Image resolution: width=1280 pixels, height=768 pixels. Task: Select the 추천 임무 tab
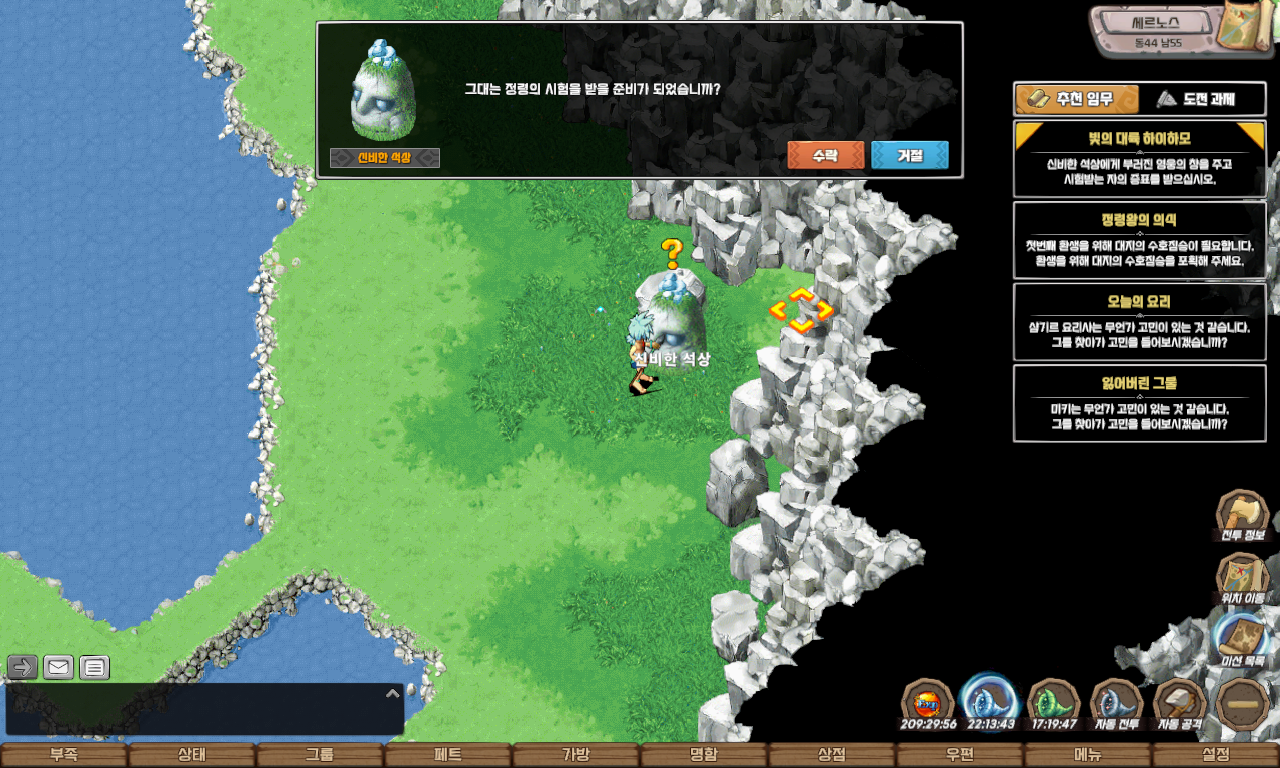(x=1077, y=99)
